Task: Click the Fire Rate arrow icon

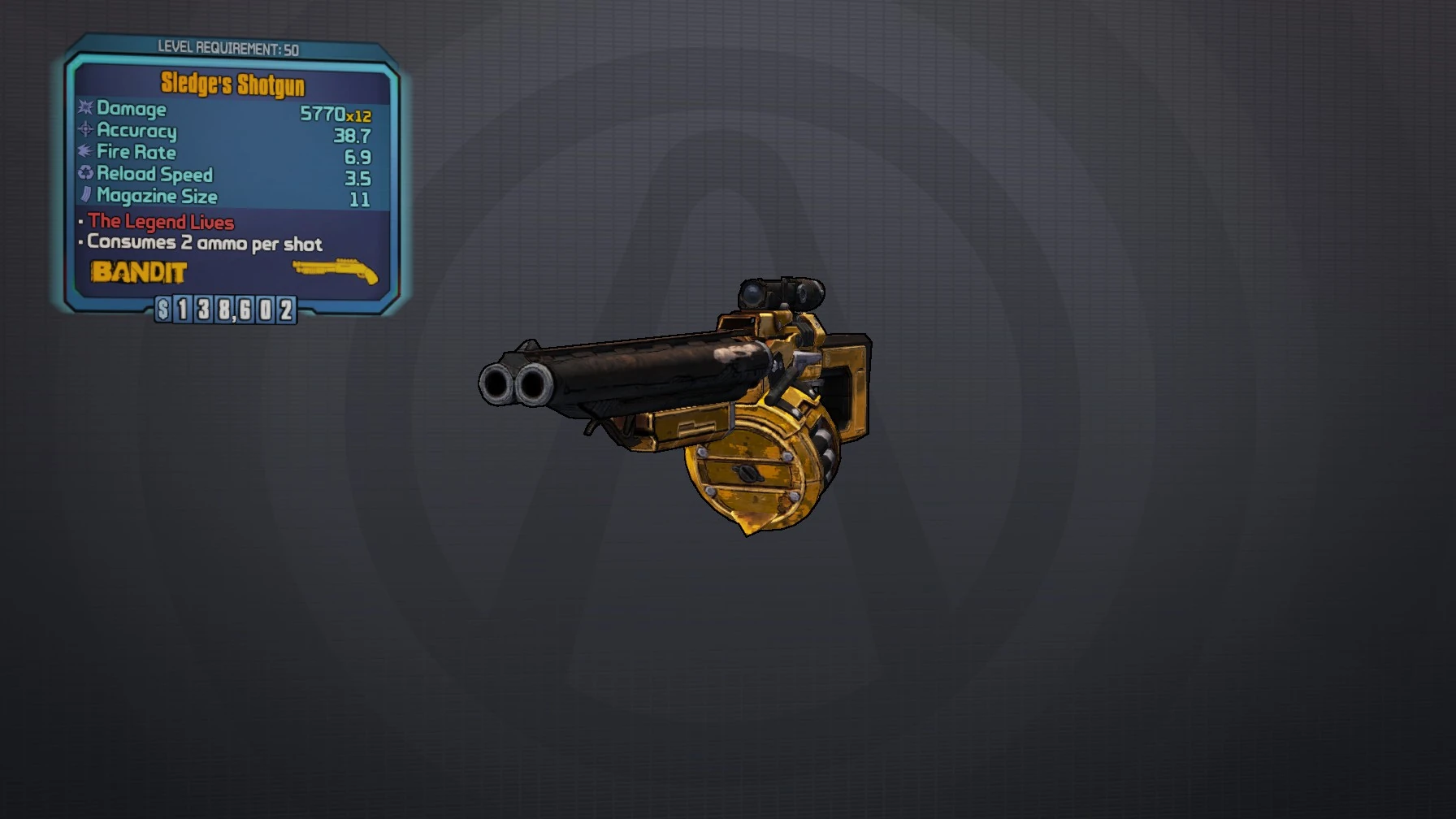Action: pos(84,153)
